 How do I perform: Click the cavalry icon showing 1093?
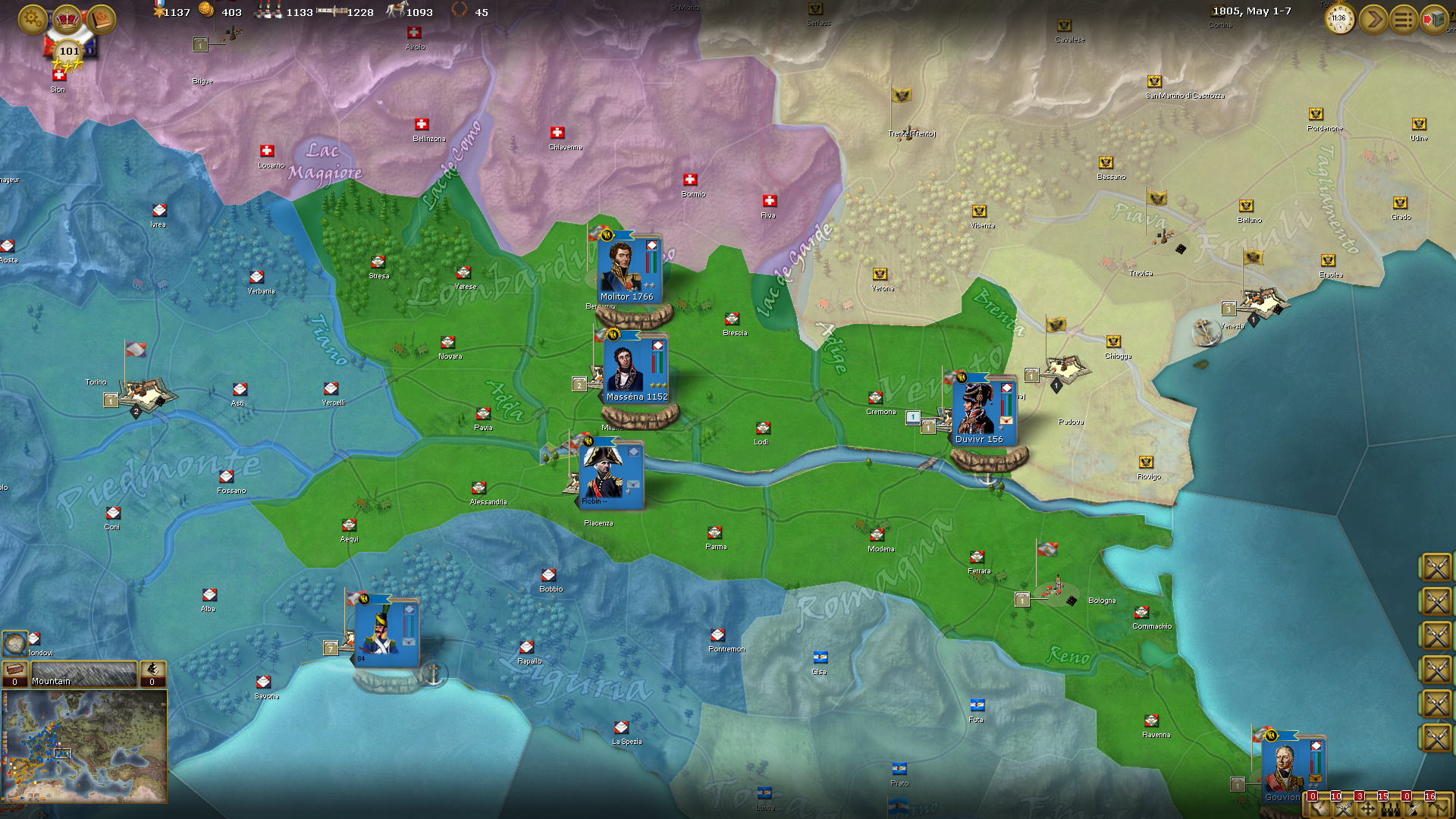click(x=396, y=12)
